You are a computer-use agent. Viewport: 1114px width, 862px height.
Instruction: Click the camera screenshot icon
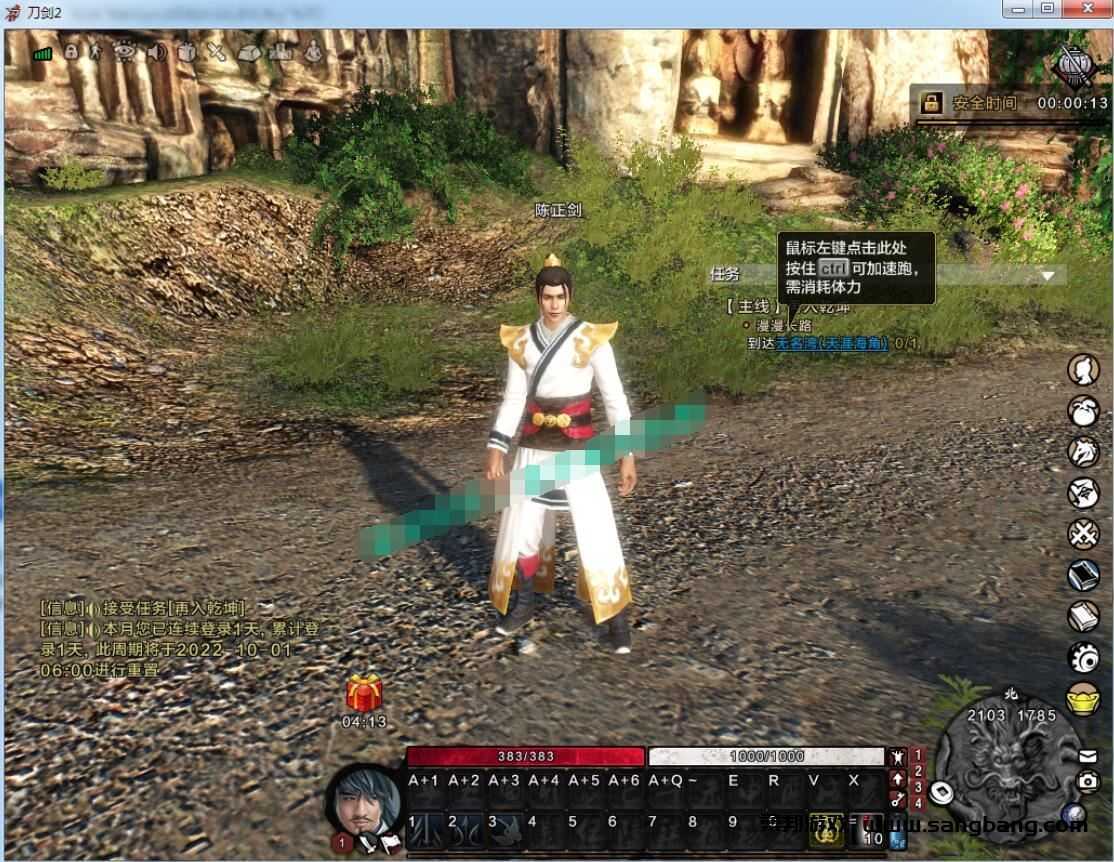click(x=1088, y=782)
